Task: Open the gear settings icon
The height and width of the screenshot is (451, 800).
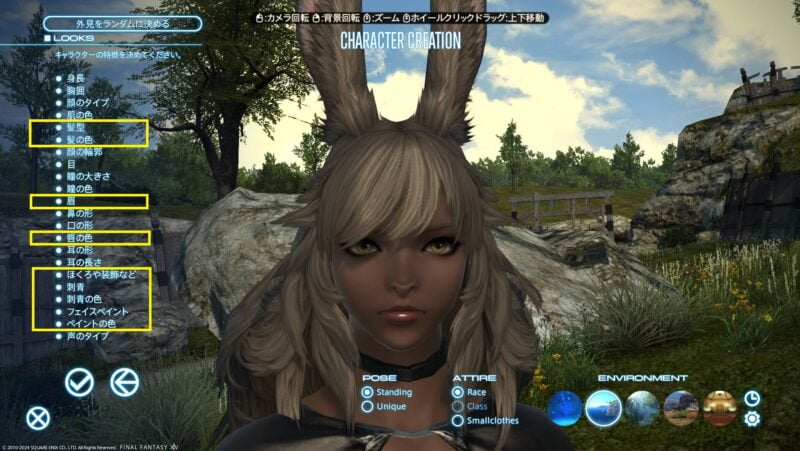Action: 752,419
